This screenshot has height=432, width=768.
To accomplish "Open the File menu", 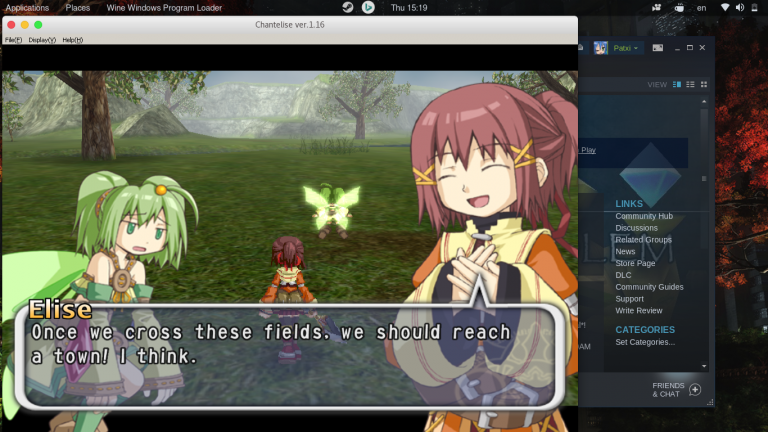I will [x=13, y=40].
